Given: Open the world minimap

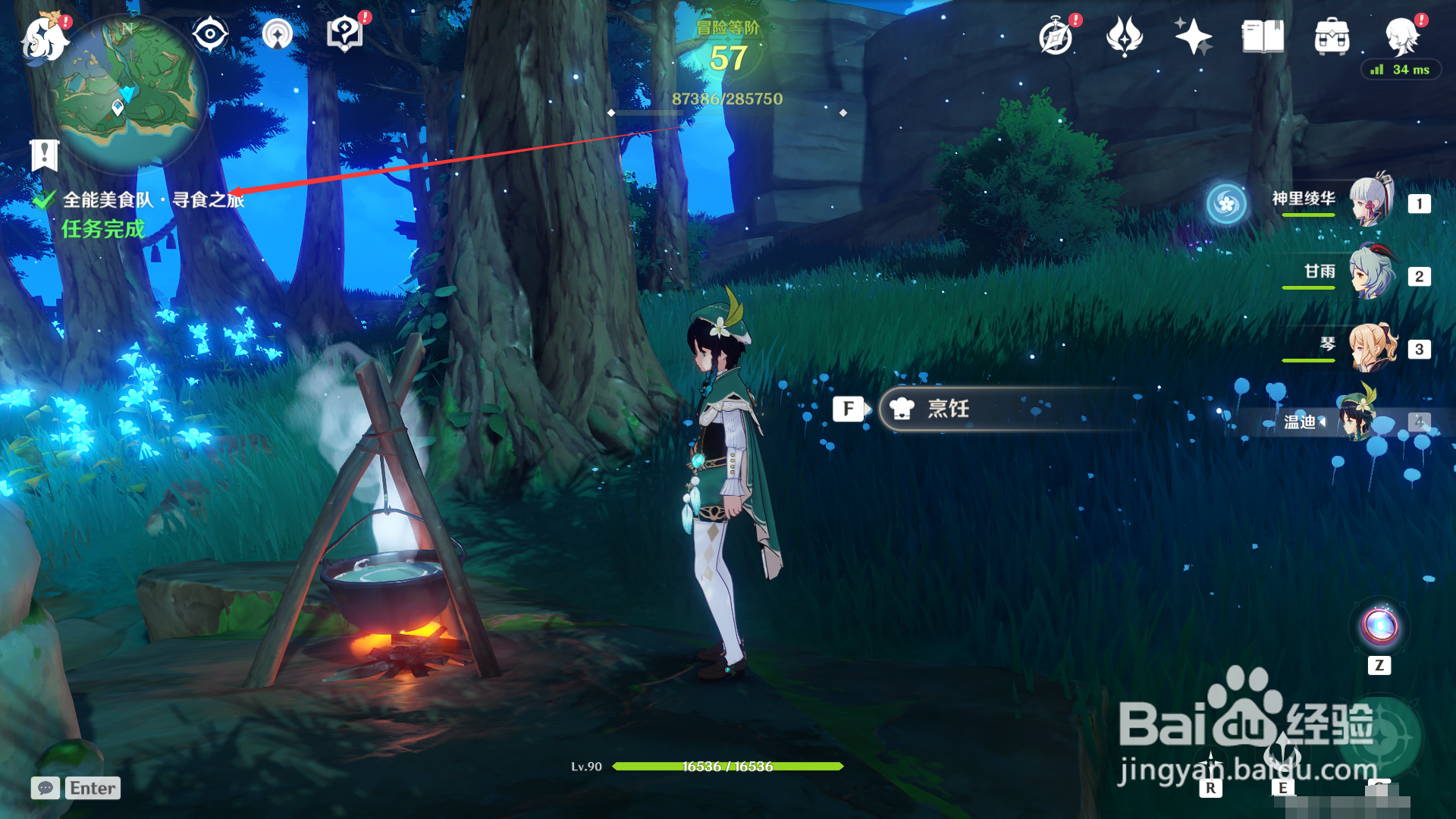Looking at the screenshot, I should (127, 91).
